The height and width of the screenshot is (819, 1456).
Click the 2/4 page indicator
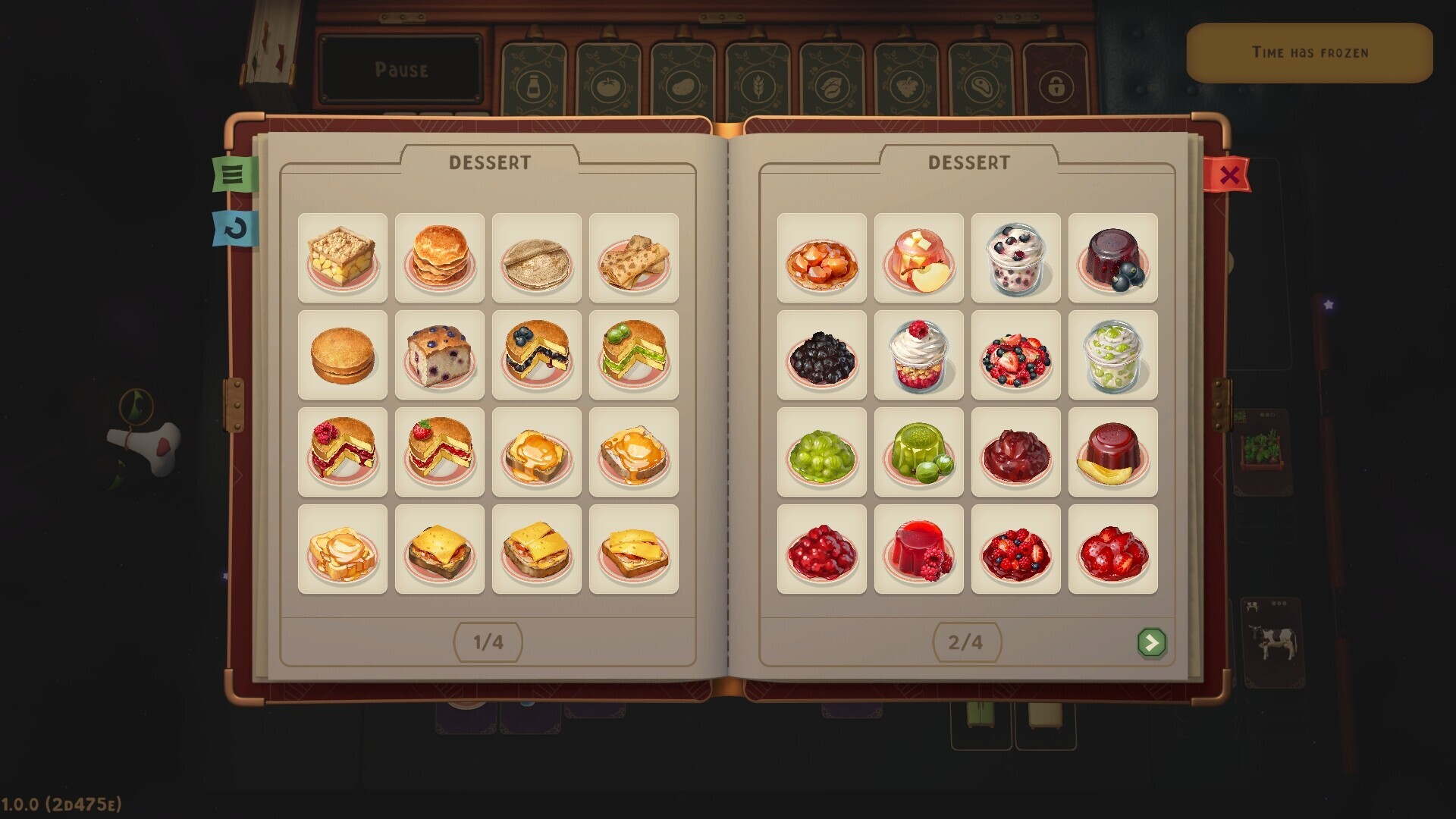pos(966,642)
